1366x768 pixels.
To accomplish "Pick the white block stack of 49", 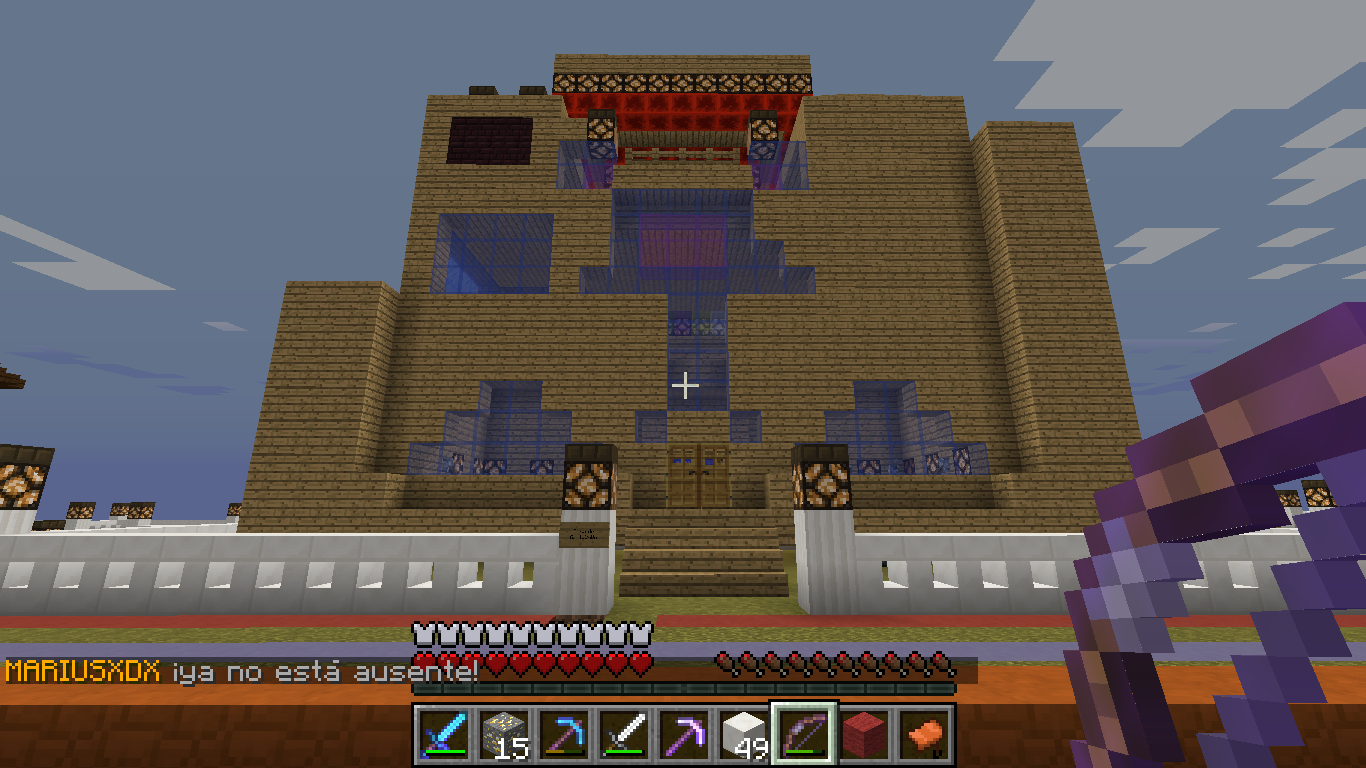I will coord(742,734).
